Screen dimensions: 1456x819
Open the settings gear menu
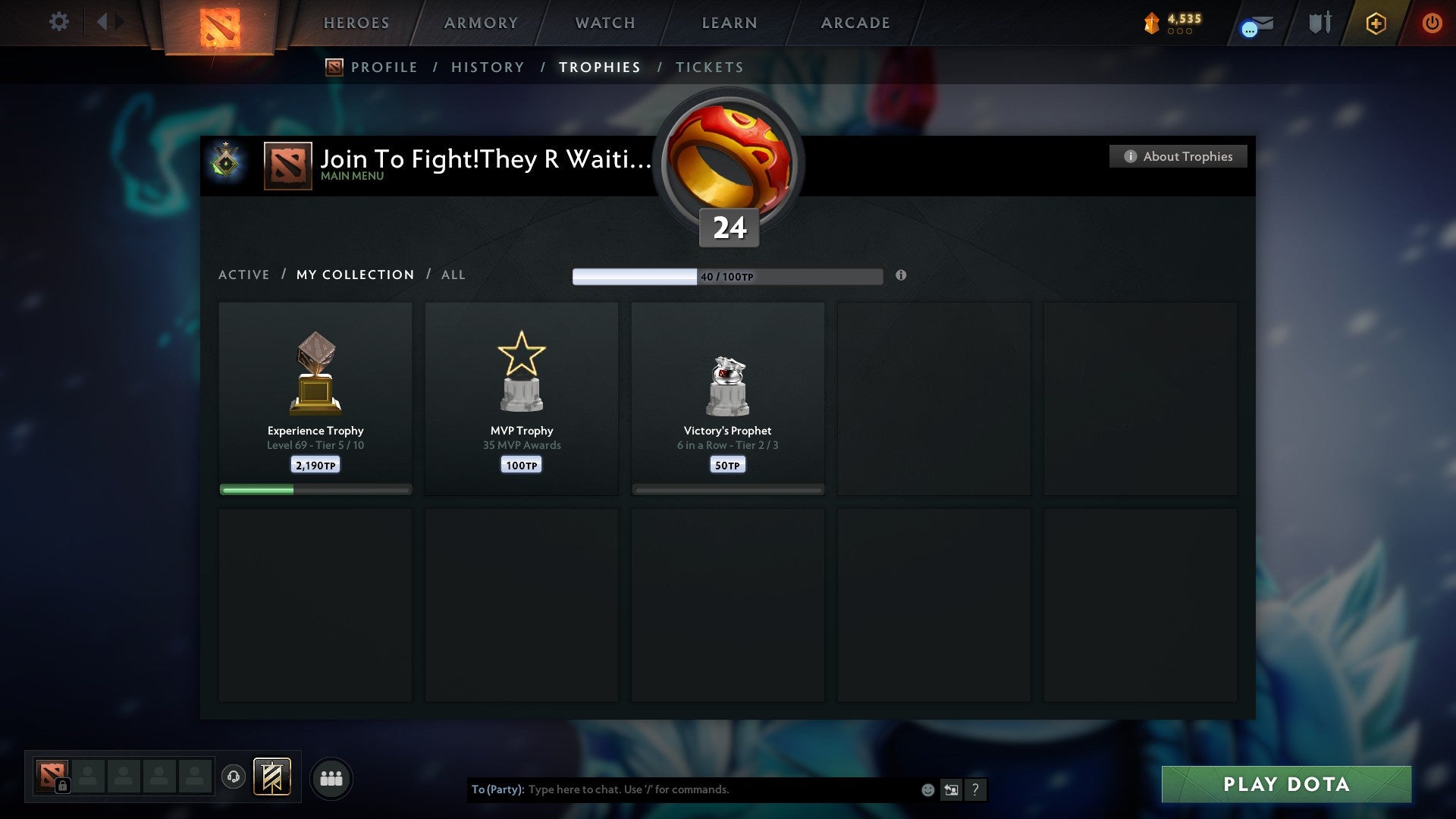click(x=58, y=22)
